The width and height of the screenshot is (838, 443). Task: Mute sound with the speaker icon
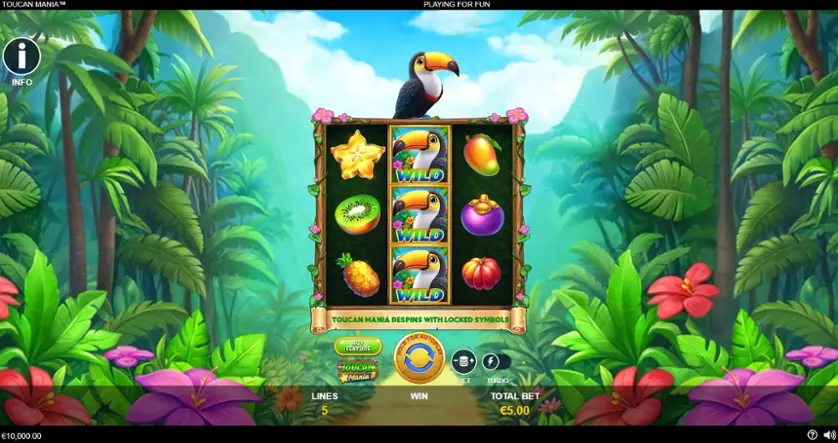pos(828,436)
